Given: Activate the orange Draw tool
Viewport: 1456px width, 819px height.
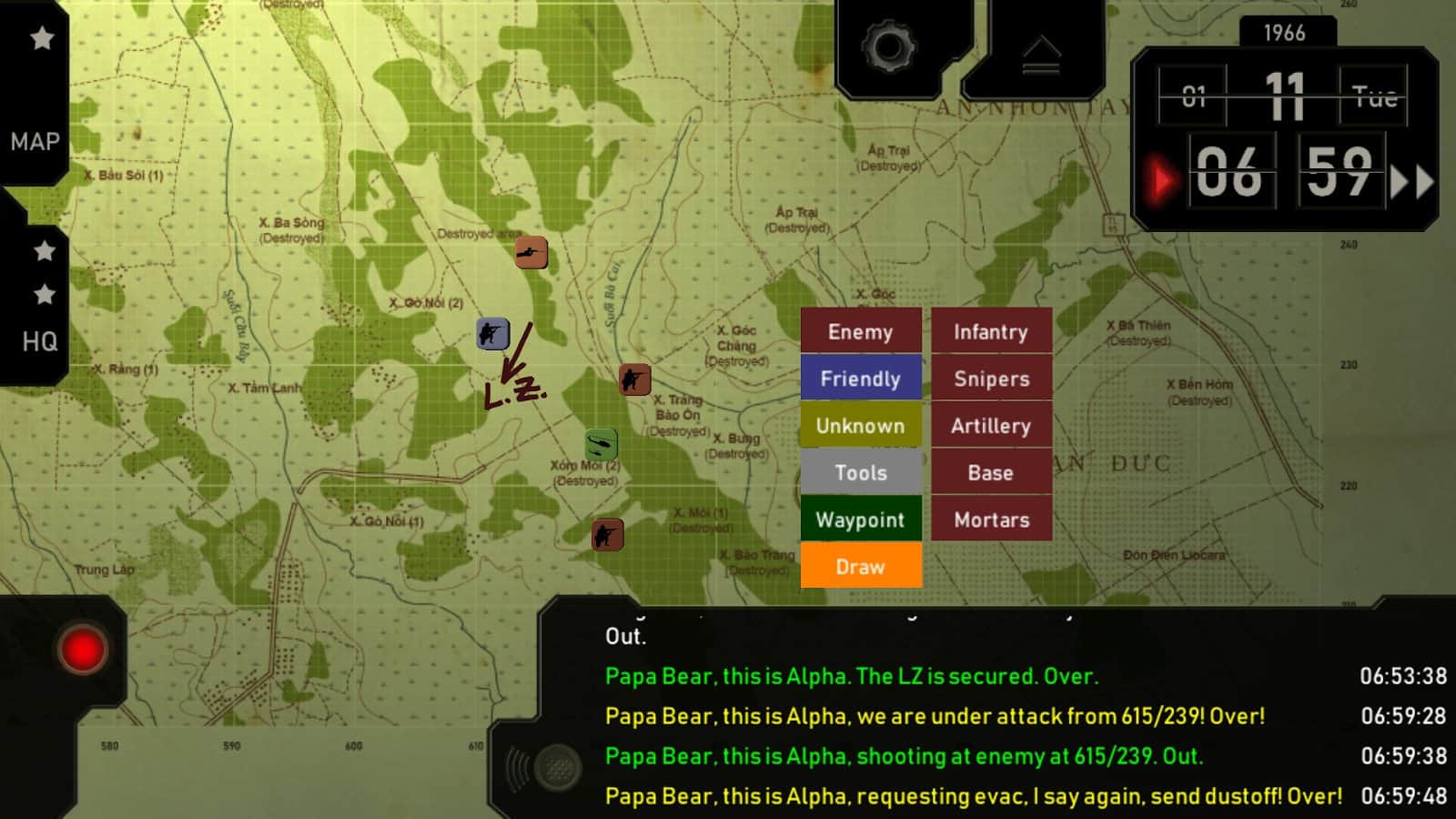Looking at the screenshot, I should click(861, 567).
